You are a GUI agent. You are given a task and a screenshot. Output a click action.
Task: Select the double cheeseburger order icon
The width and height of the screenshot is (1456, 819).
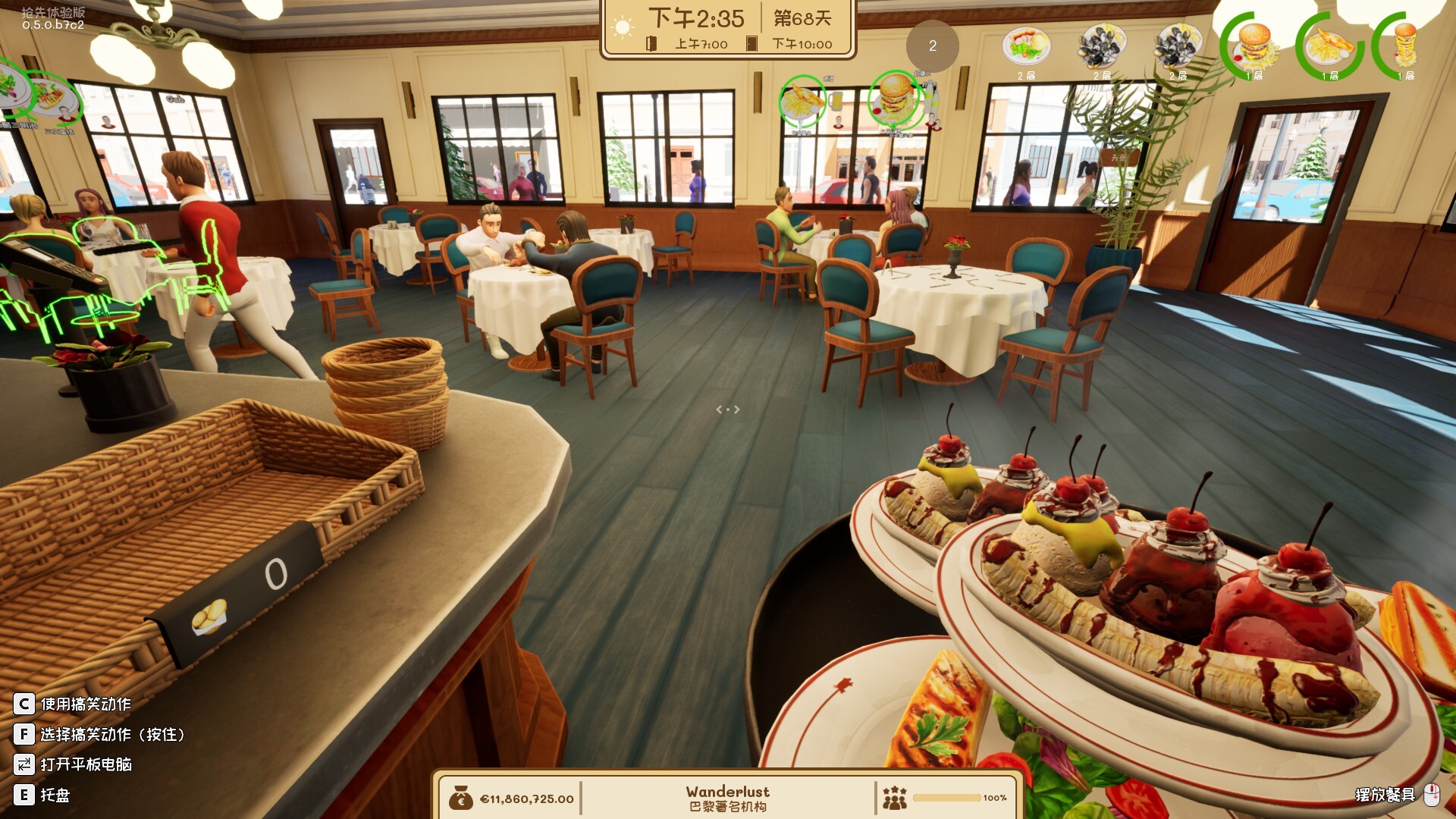click(x=1255, y=47)
